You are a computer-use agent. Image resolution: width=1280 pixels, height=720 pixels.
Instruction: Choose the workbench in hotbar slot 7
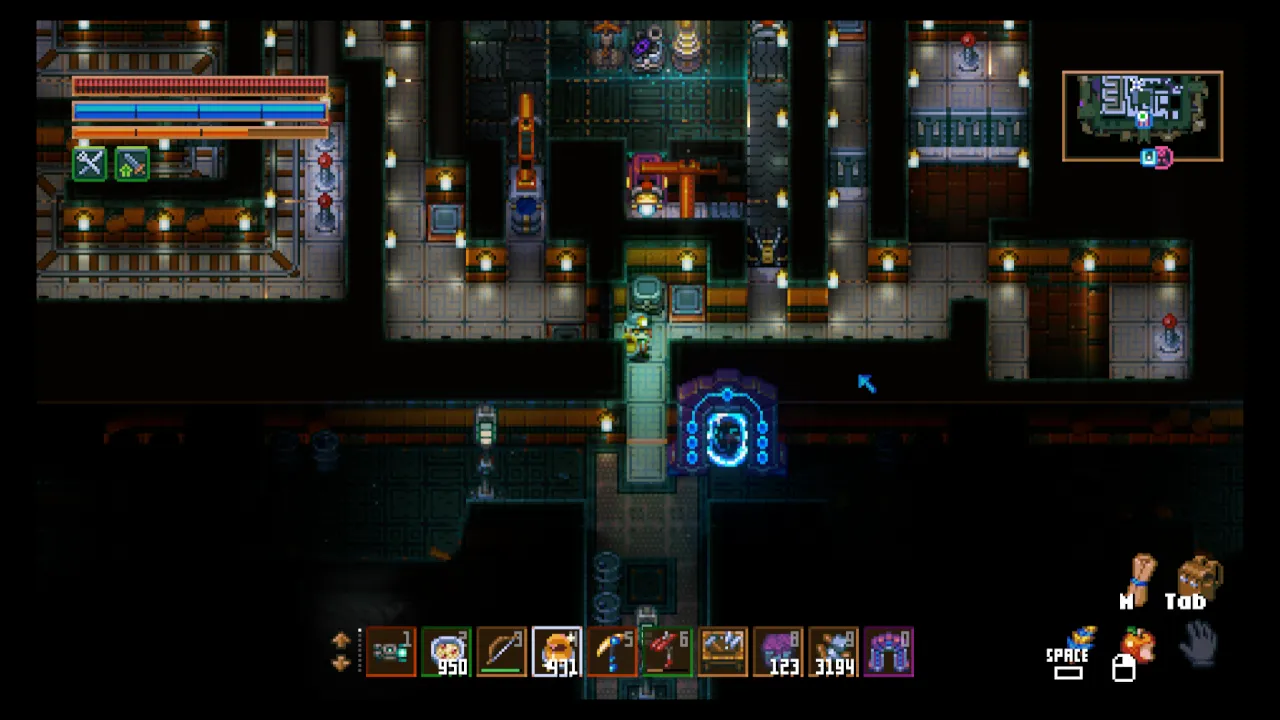722,652
